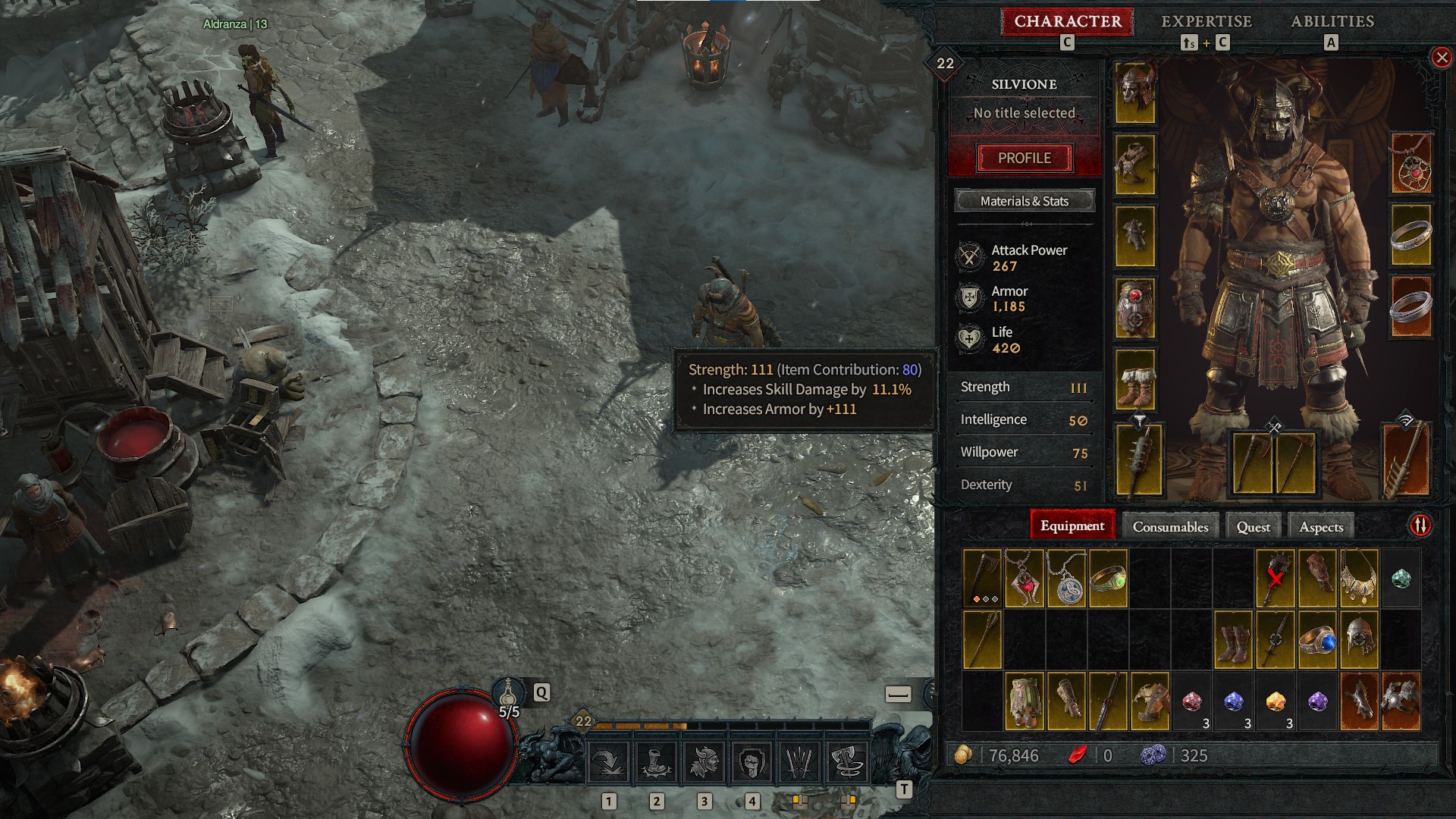The height and width of the screenshot is (819, 1456).
Task: Select the green gem ring in inventory
Action: [1108, 579]
